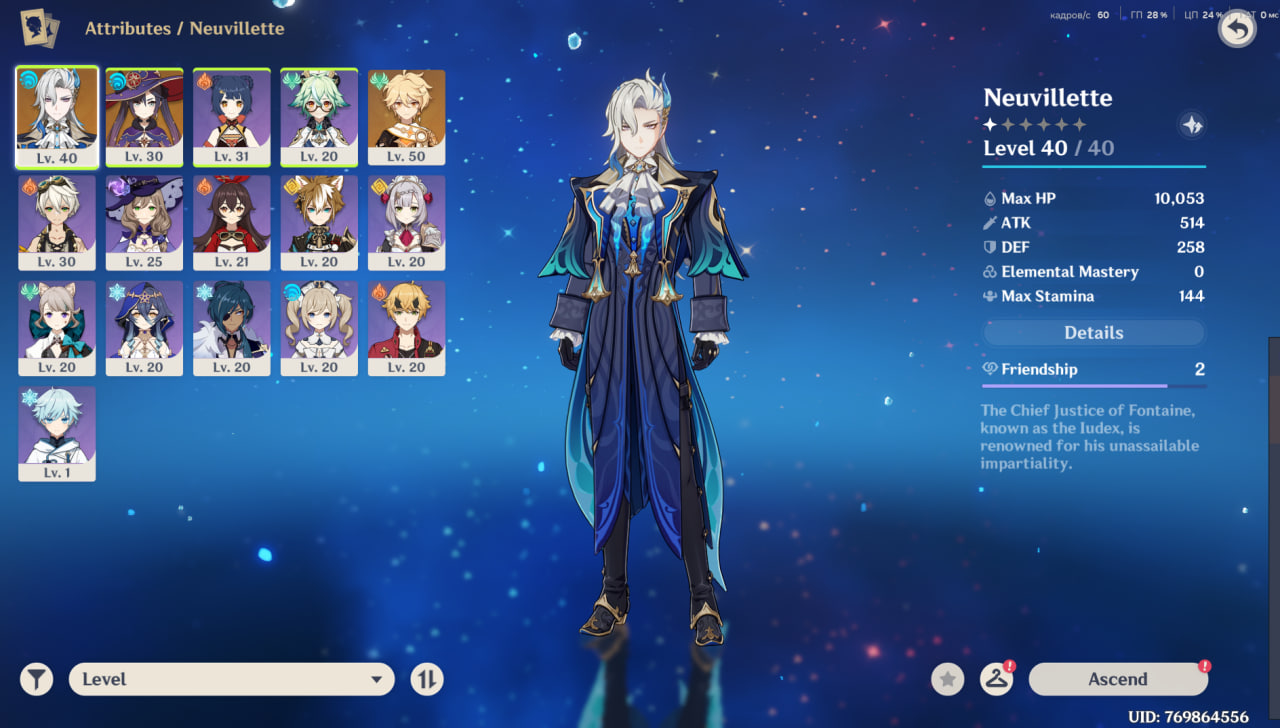Toggle the star favorite button

(948, 679)
